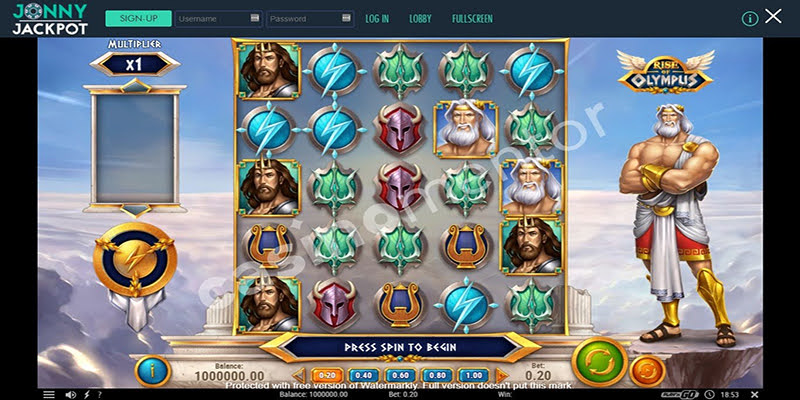Focus the Password input field

pyautogui.click(x=310, y=18)
